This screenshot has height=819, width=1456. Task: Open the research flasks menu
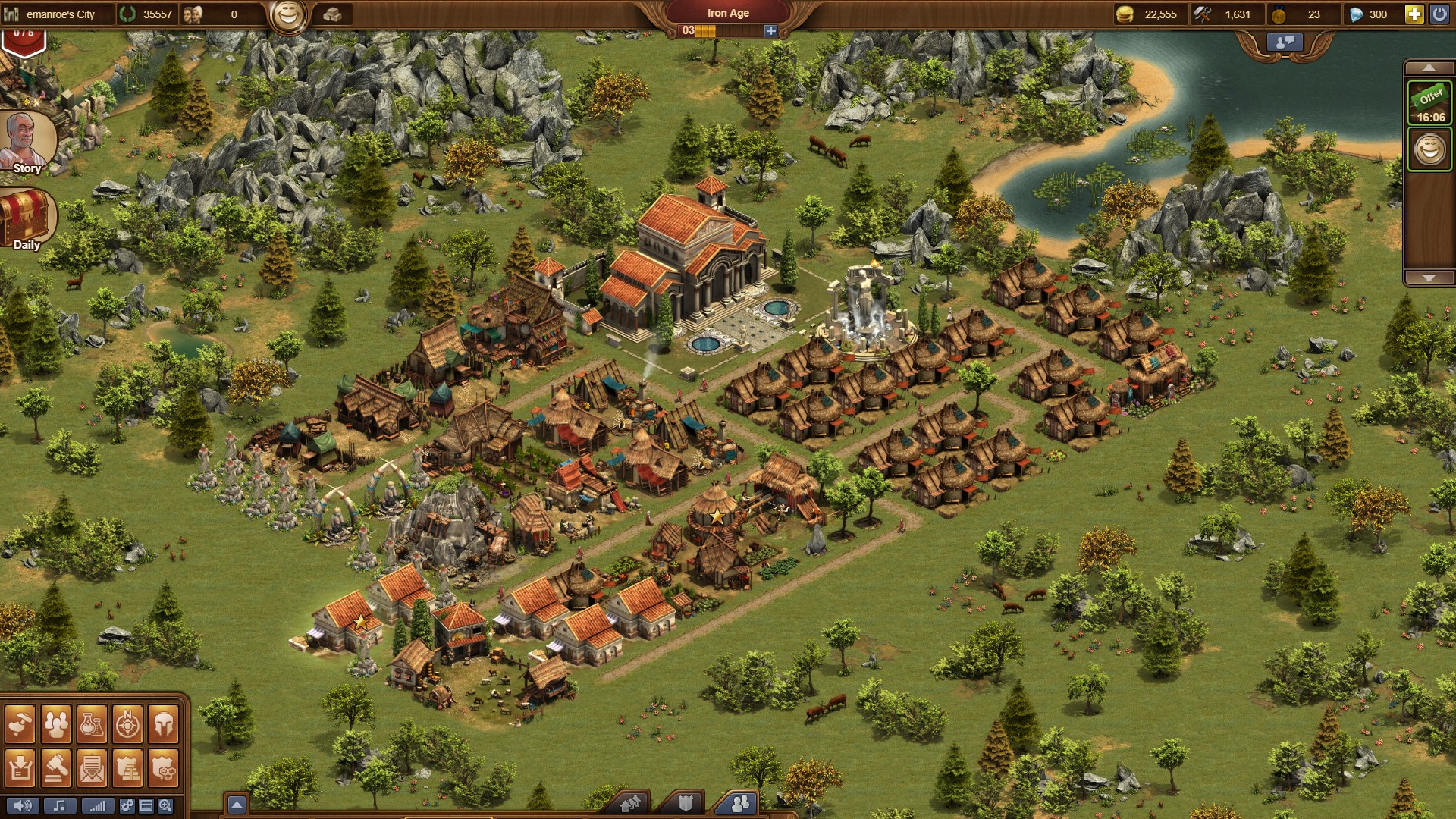click(92, 726)
